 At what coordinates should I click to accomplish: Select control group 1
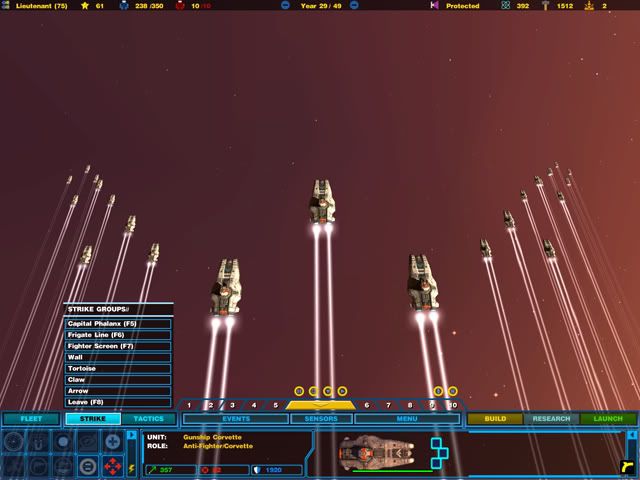point(189,405)
